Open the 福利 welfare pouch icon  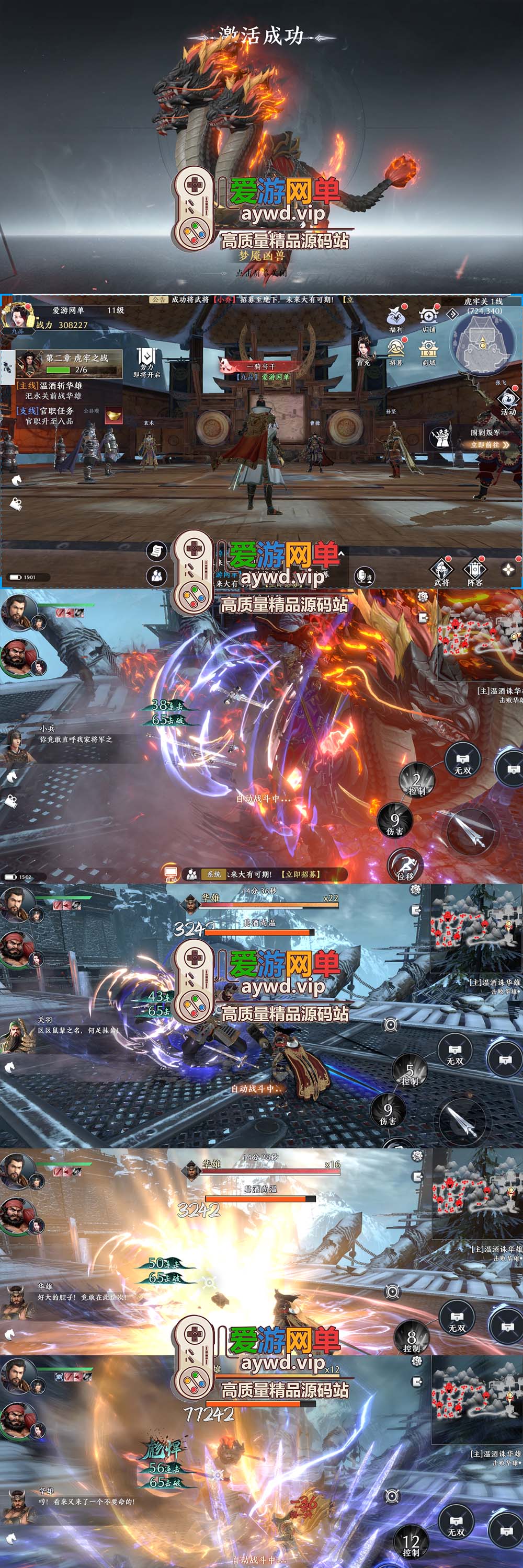coord(396,318)
